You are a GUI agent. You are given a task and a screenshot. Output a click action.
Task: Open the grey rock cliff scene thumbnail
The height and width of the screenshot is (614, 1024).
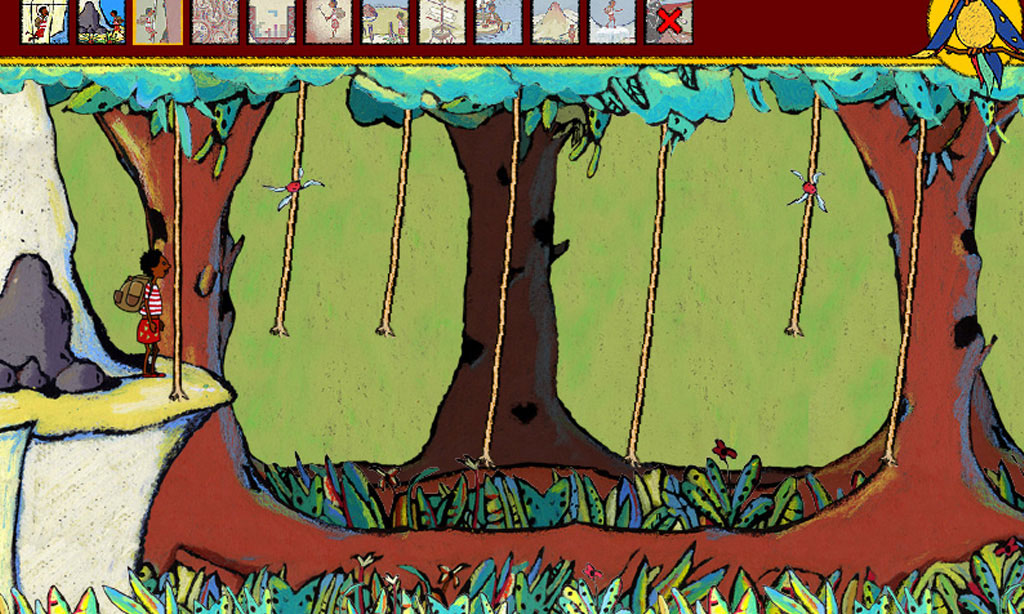tap(101, 21)
